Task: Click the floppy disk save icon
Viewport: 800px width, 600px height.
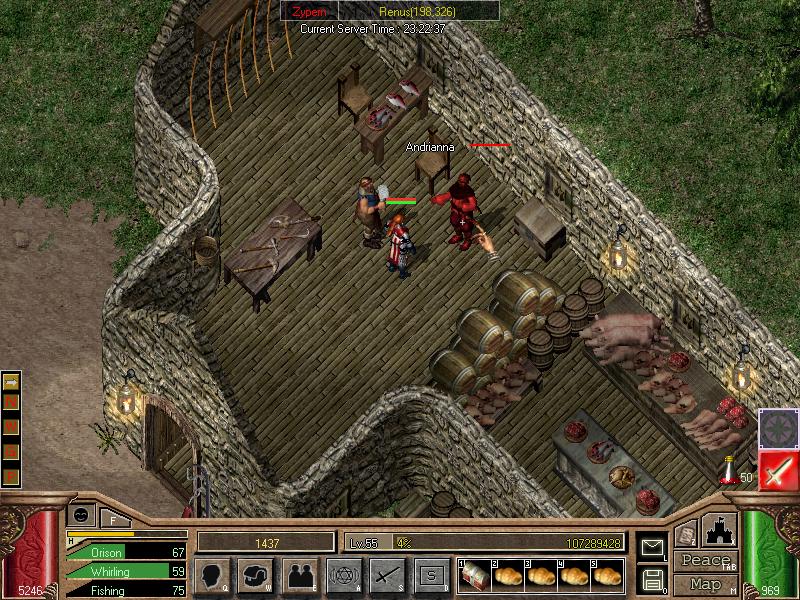Action: pos(652,578)
